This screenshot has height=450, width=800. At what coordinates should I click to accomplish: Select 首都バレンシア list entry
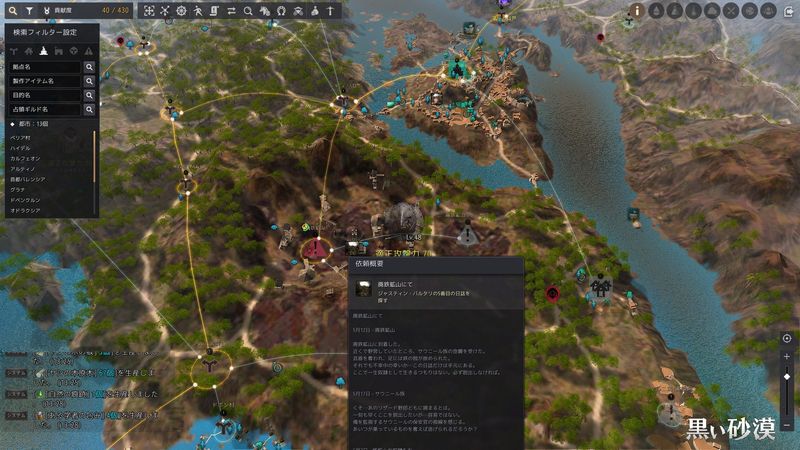coord(30,180)
